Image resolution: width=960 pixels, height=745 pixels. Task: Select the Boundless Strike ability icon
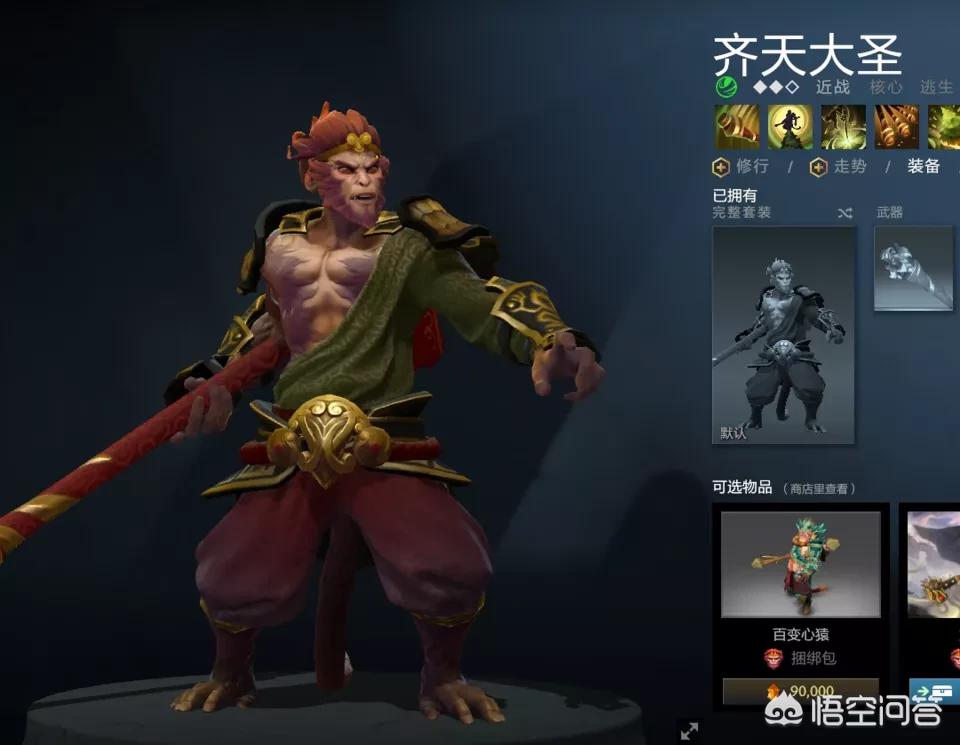click(736, 127)
